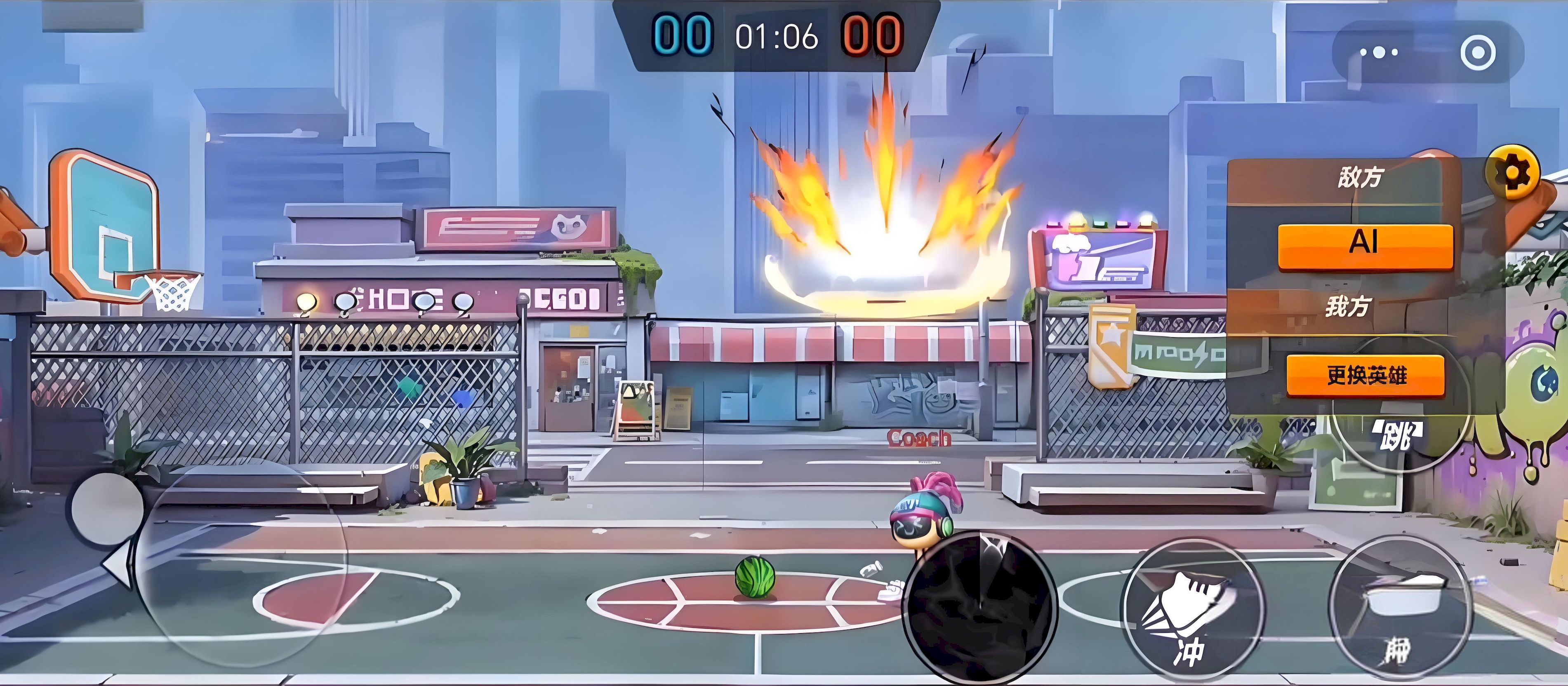Choose the 更换英雄 change hero button
1568x686 pixels.
pos(1366,375)
